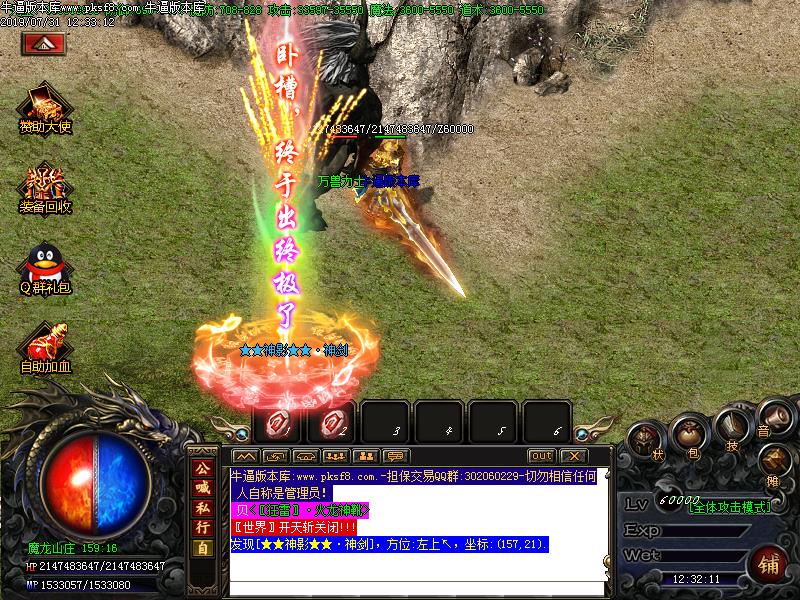The image size is (800, 600).
Task: Open the shop with the red 铺 button
Action: (x=769, y=563)
